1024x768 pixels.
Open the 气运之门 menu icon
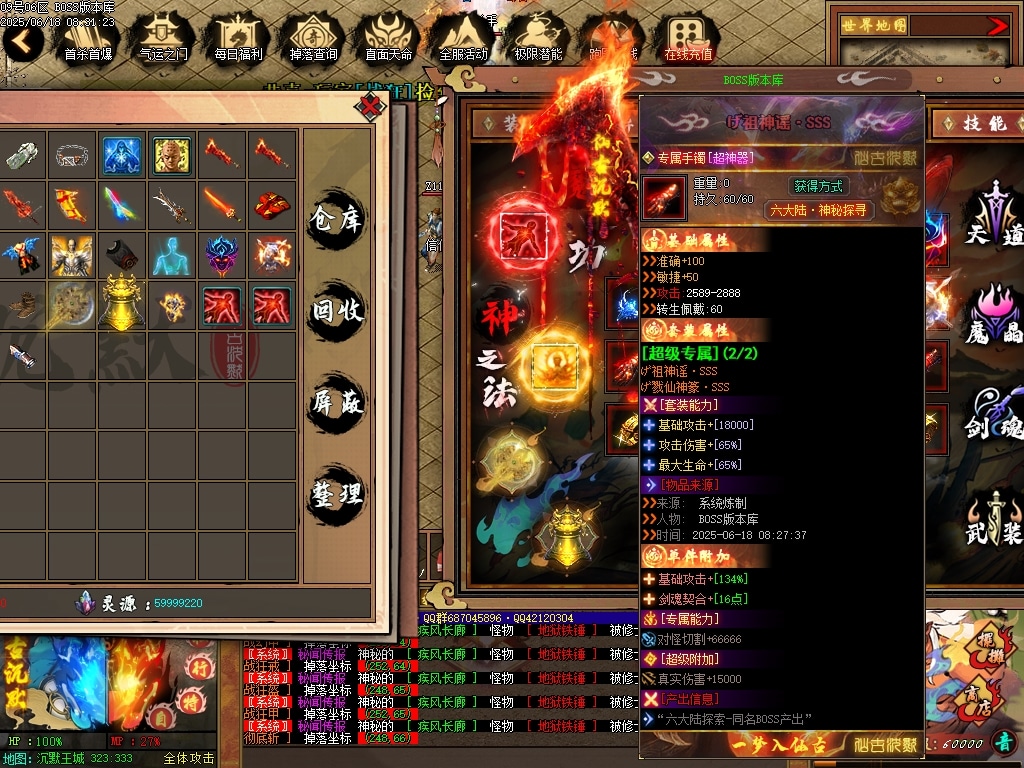pos(163,38)
